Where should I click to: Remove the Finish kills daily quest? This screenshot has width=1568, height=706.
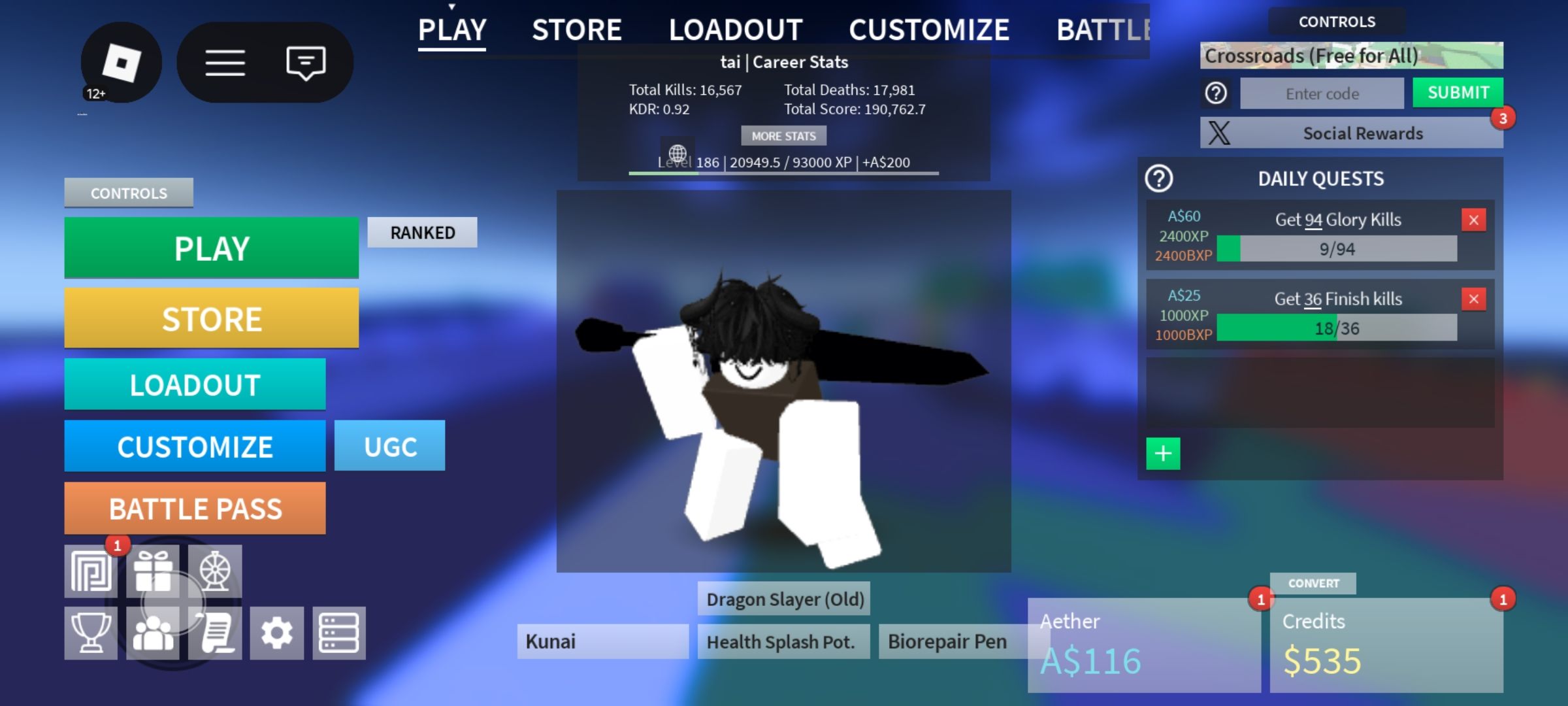coord(1473,299)
